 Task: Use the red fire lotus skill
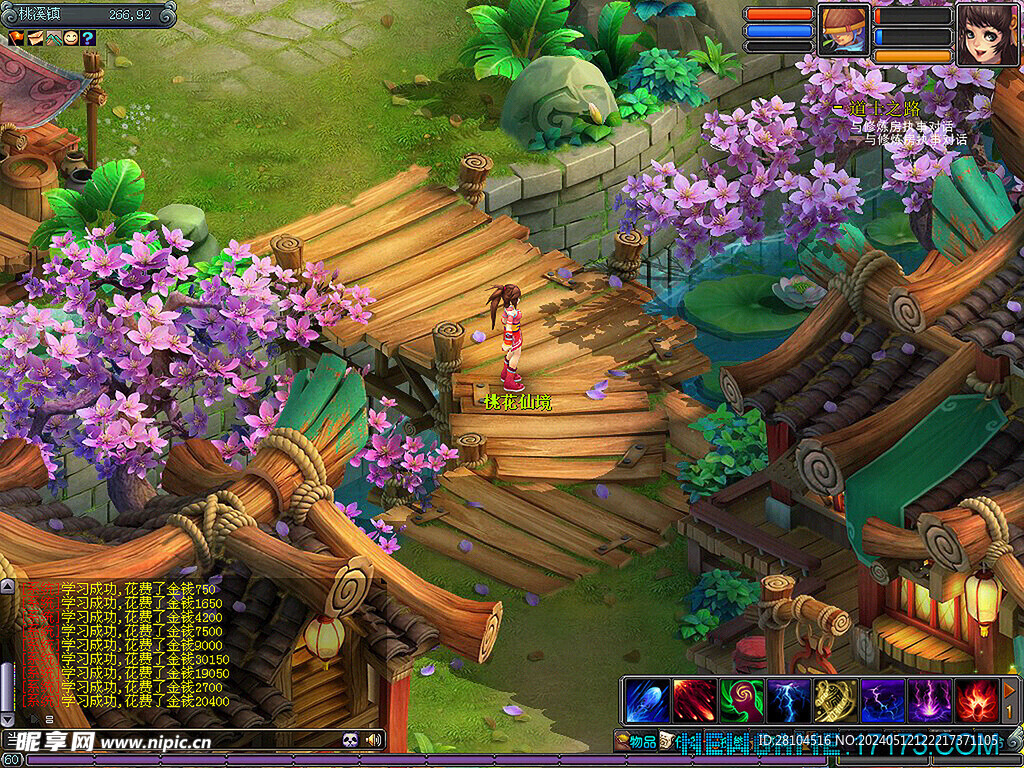(x=976, y=700)
